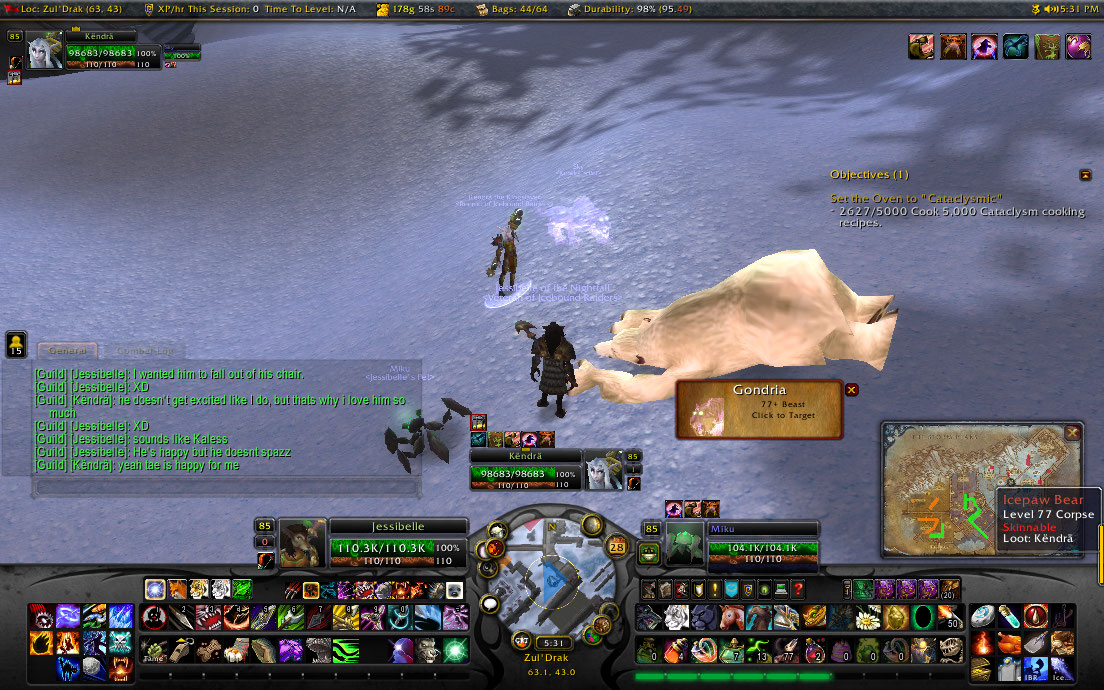1104x690 pixels.
Task: Click the Gondria alert to target it
Action: pyautogui.click(x=760, y=409)
